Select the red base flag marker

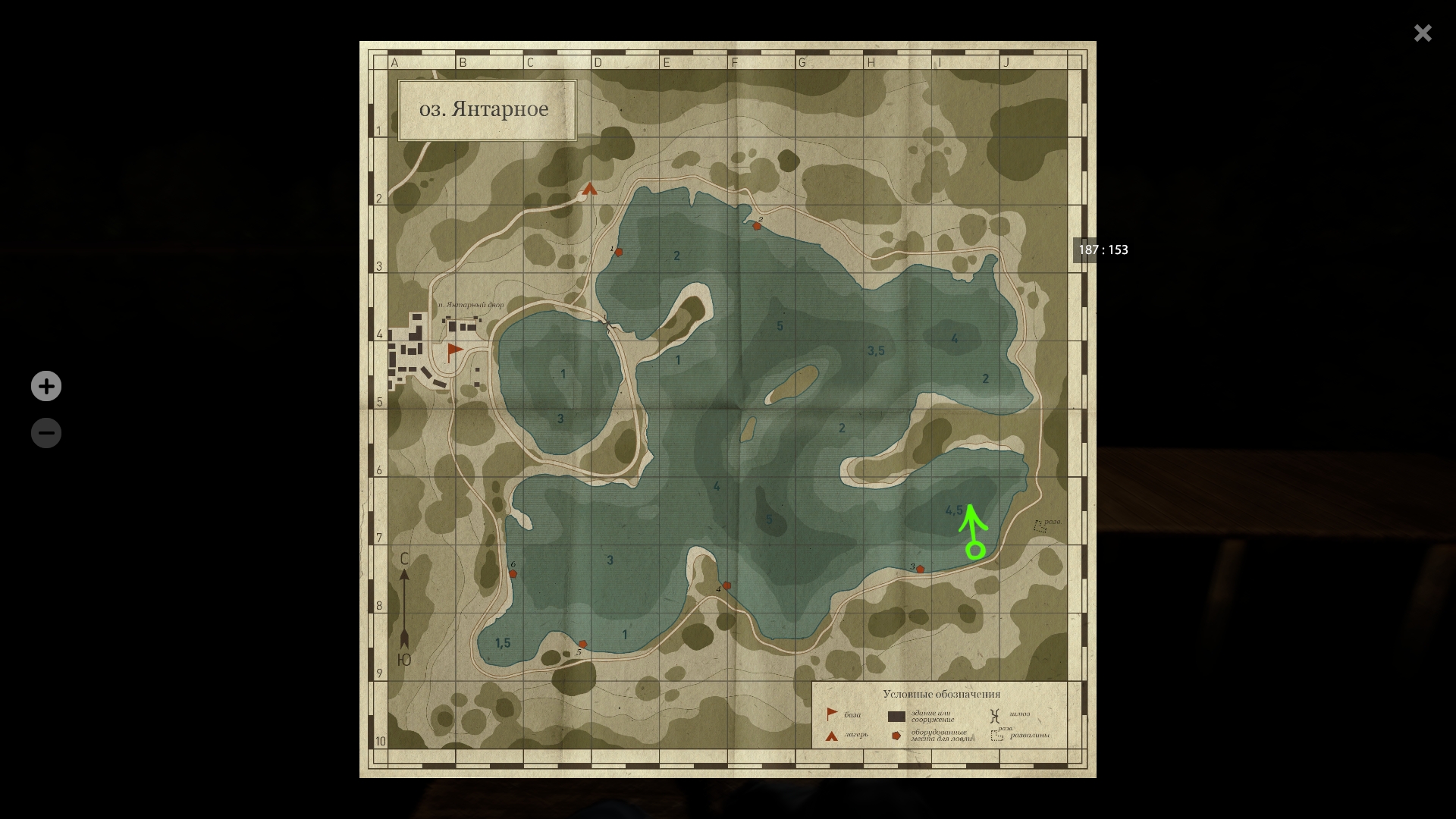(454, 350)
